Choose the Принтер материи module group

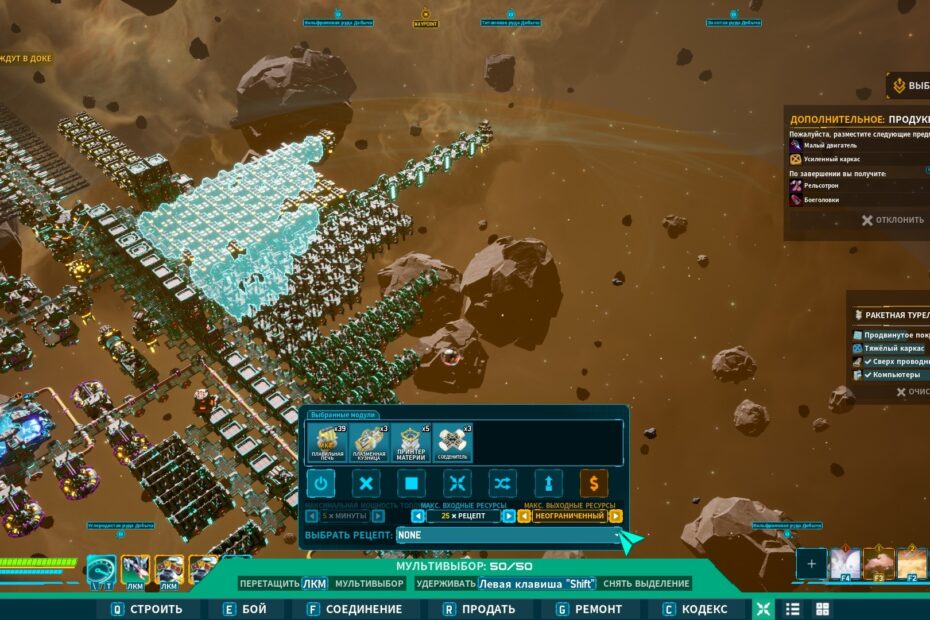(411, 443)
